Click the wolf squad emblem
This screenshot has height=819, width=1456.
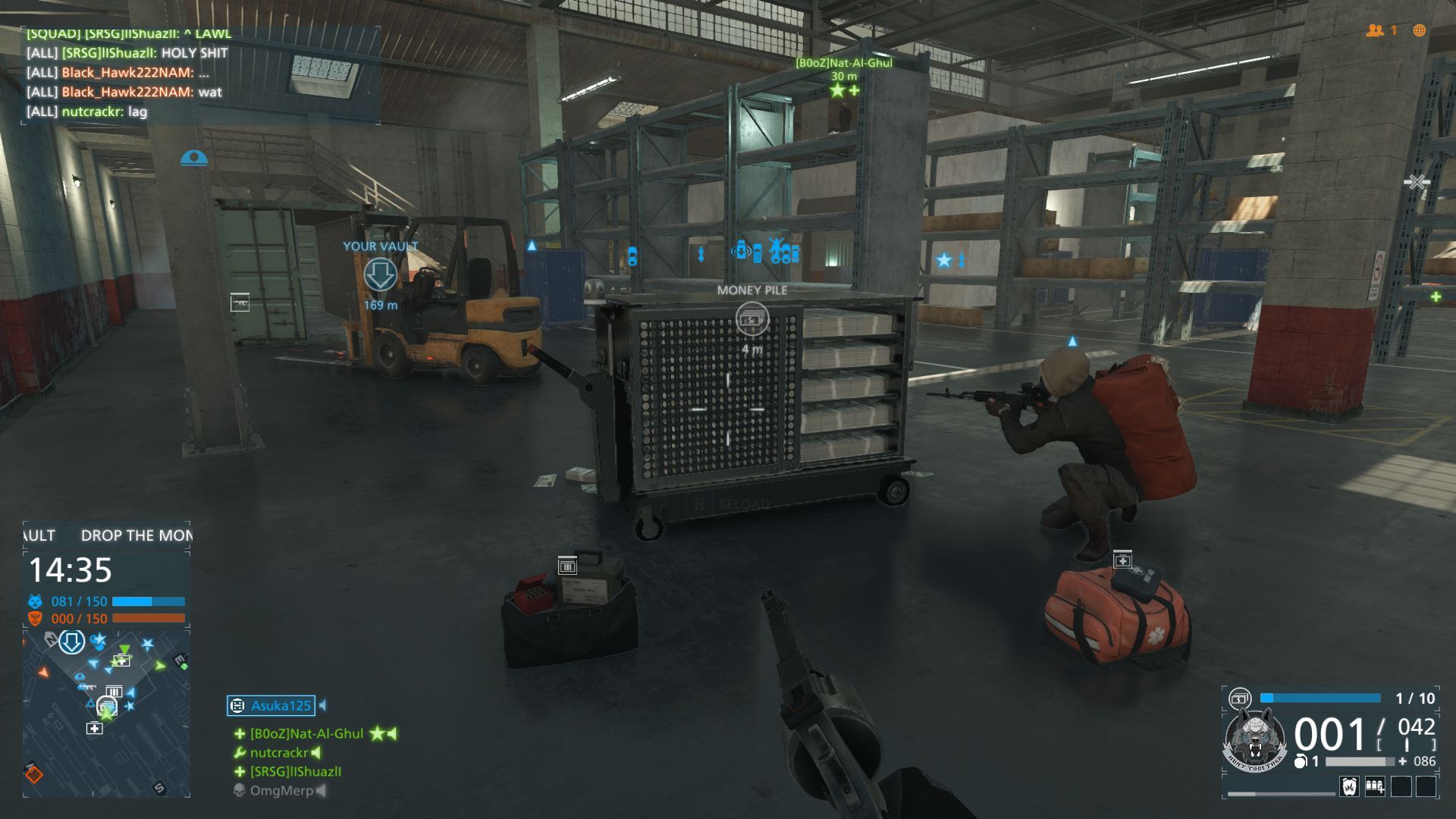(x=1255, y=739)
